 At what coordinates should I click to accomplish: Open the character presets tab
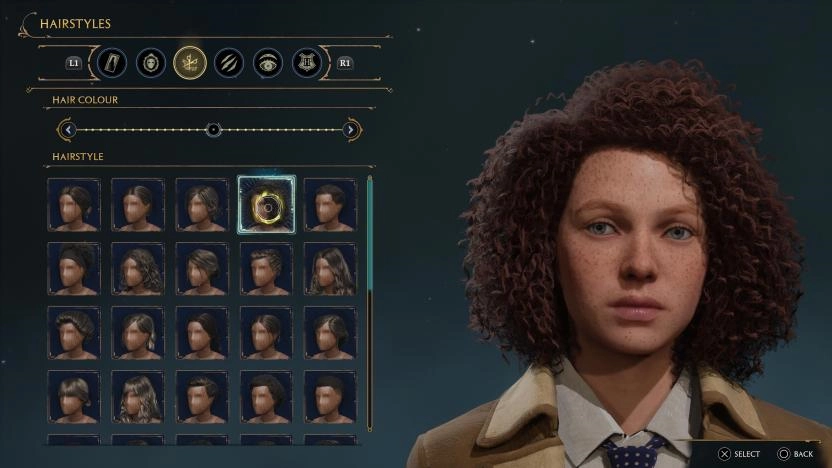coord(112,63)
